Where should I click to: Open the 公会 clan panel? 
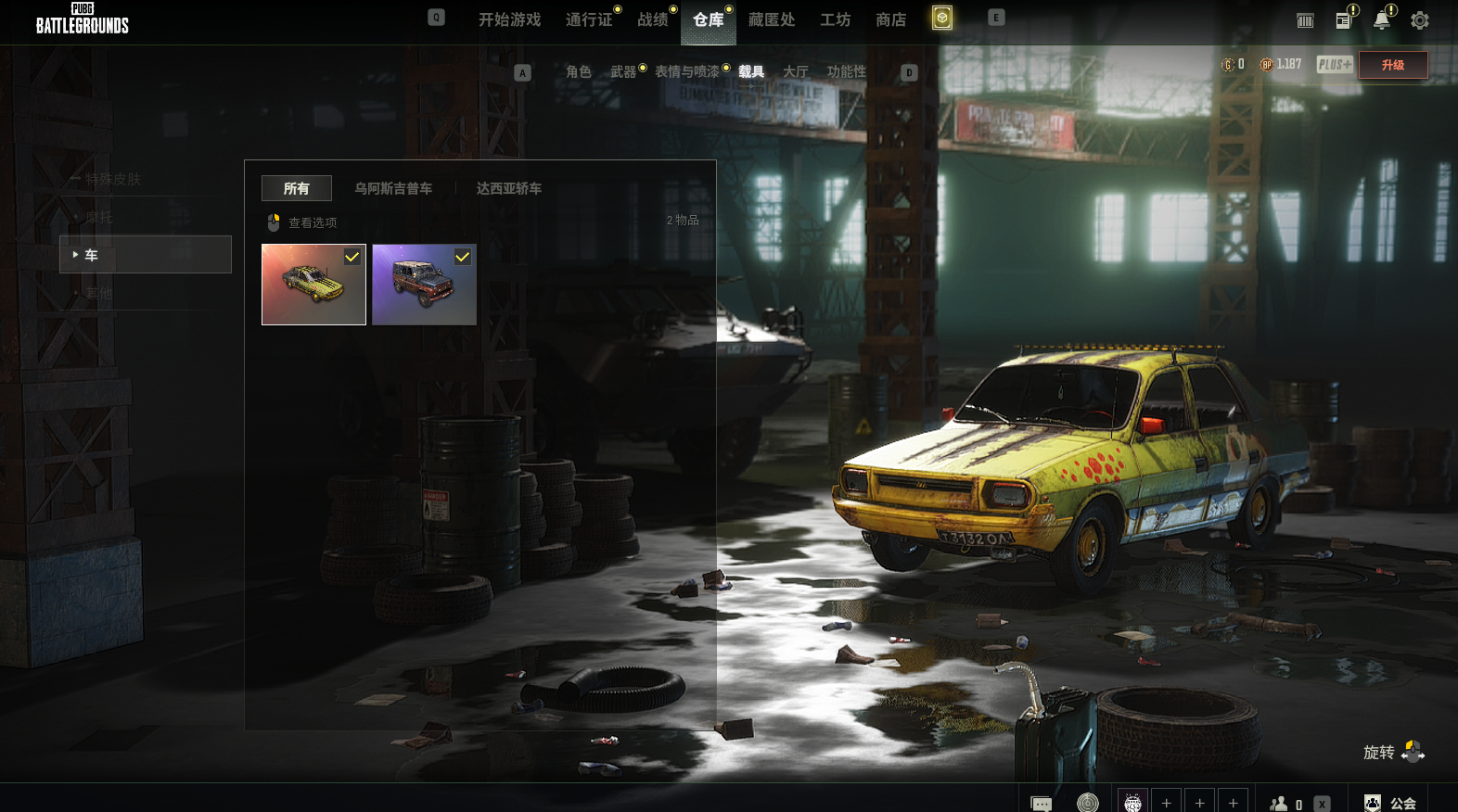point(1391,803)
